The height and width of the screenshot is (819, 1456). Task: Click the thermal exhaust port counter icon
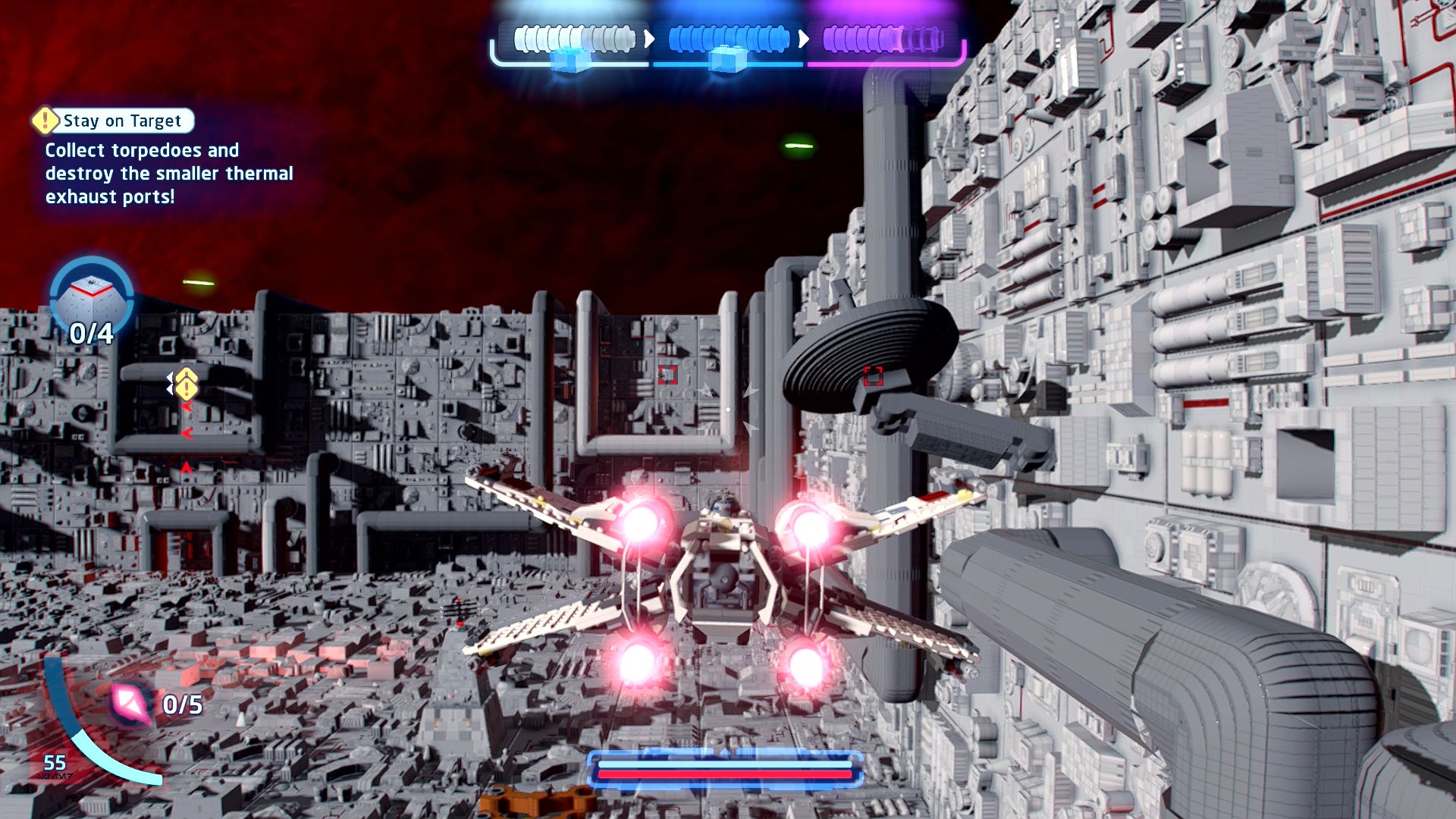coord(91,297)
